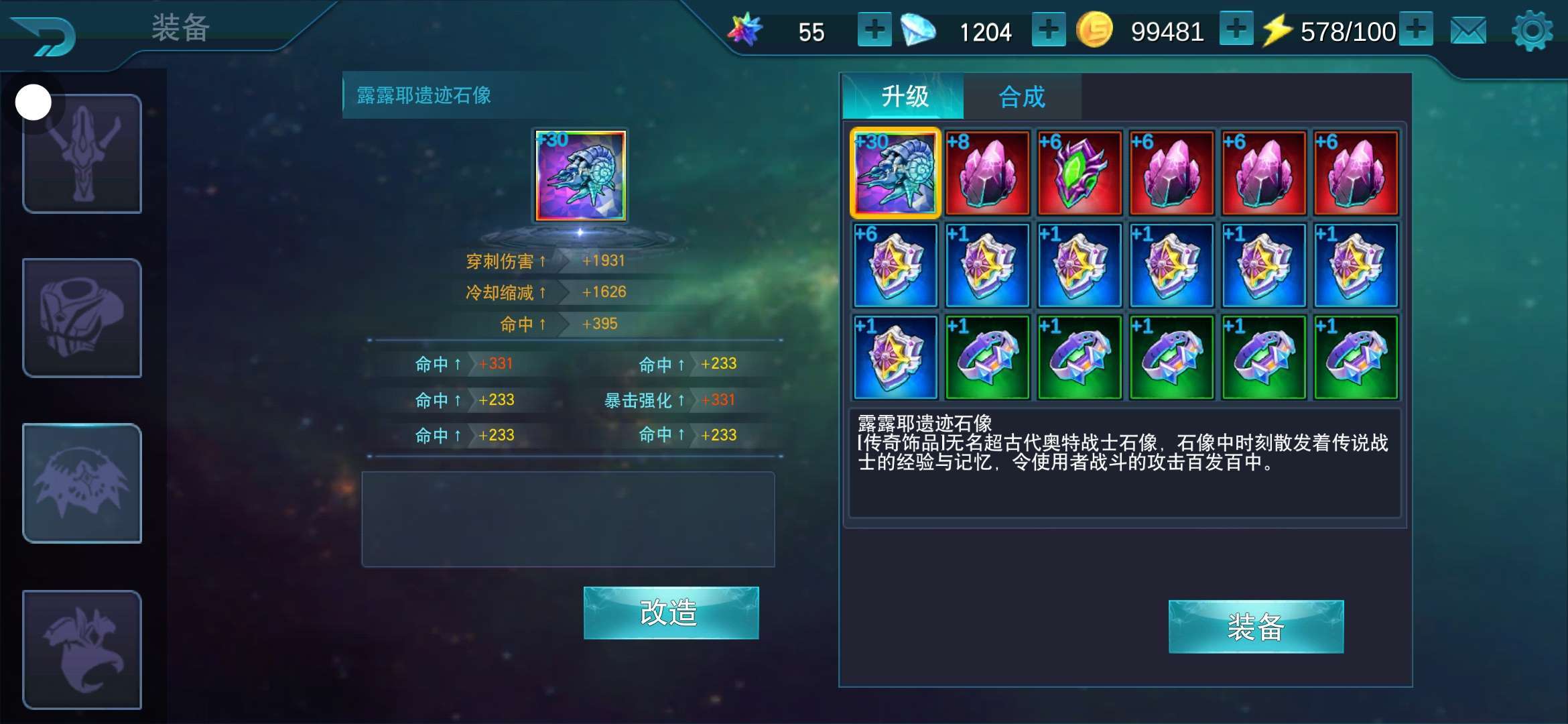Viewport: 1568px width, 724px height.
Task: Select the spiky beast head slot
Action: pos(82,483)
